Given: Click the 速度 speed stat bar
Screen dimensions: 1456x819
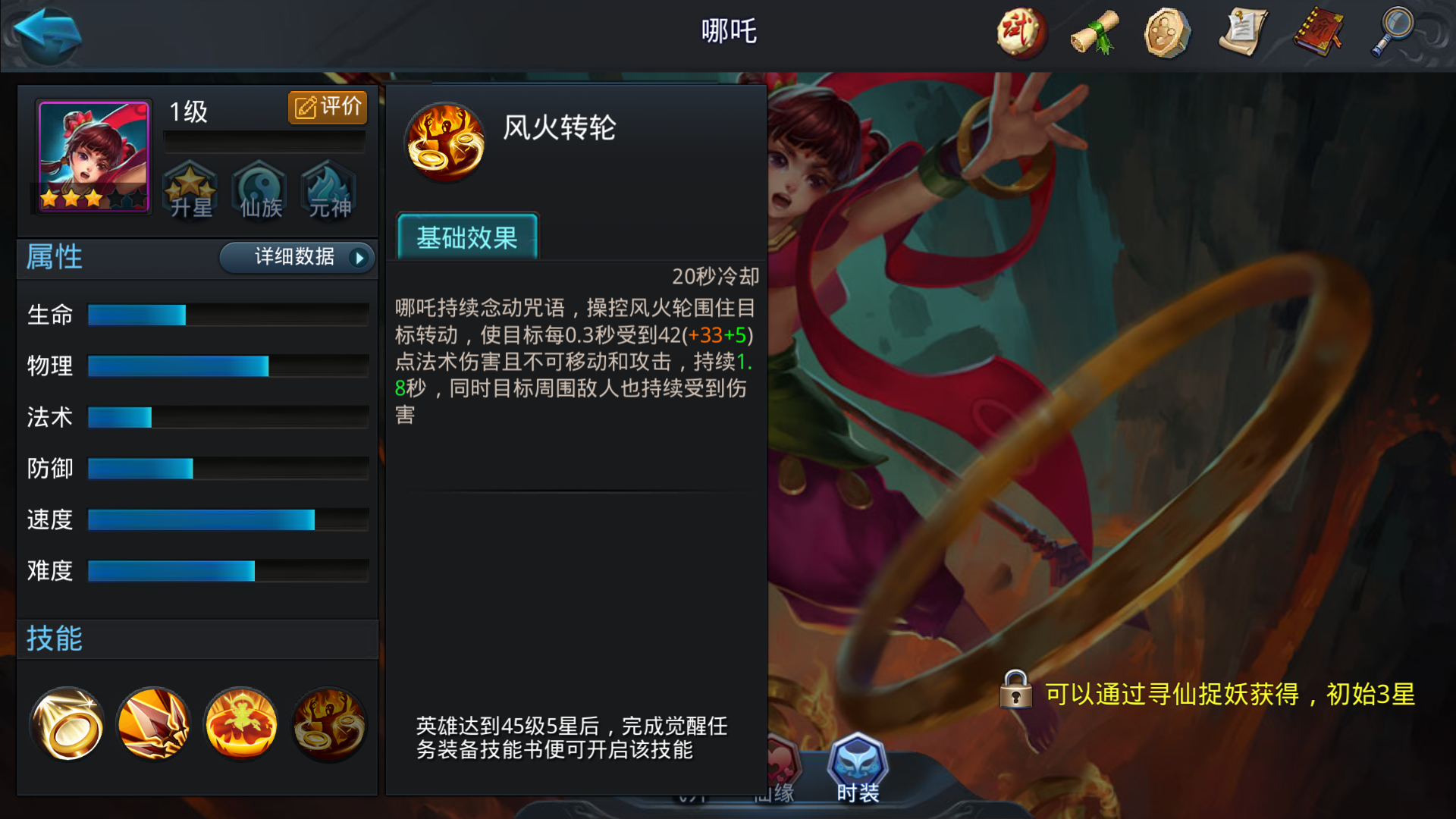Looking at the screenshot, I should 201,519.
